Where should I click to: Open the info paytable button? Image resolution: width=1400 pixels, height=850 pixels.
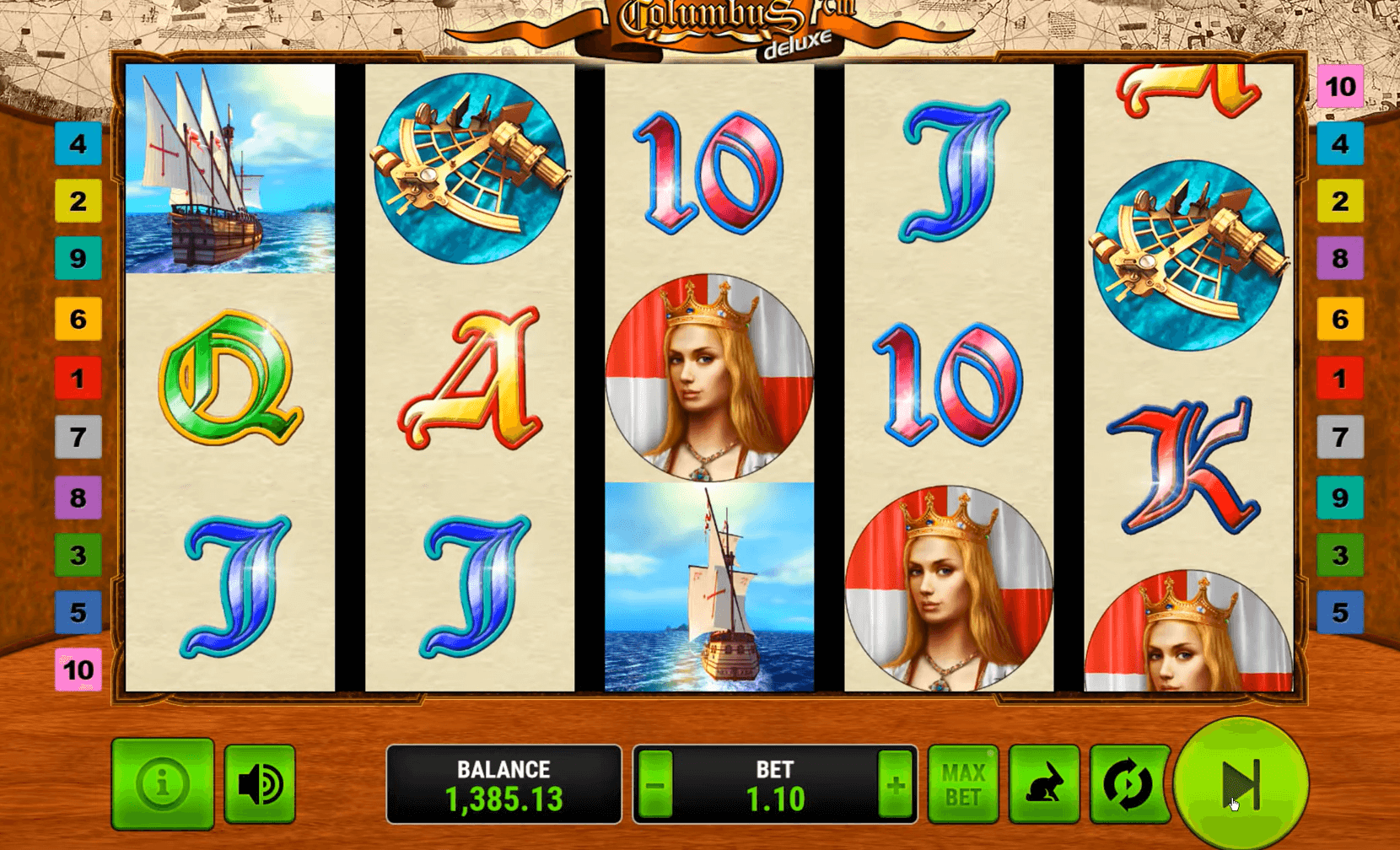[162, 784]
